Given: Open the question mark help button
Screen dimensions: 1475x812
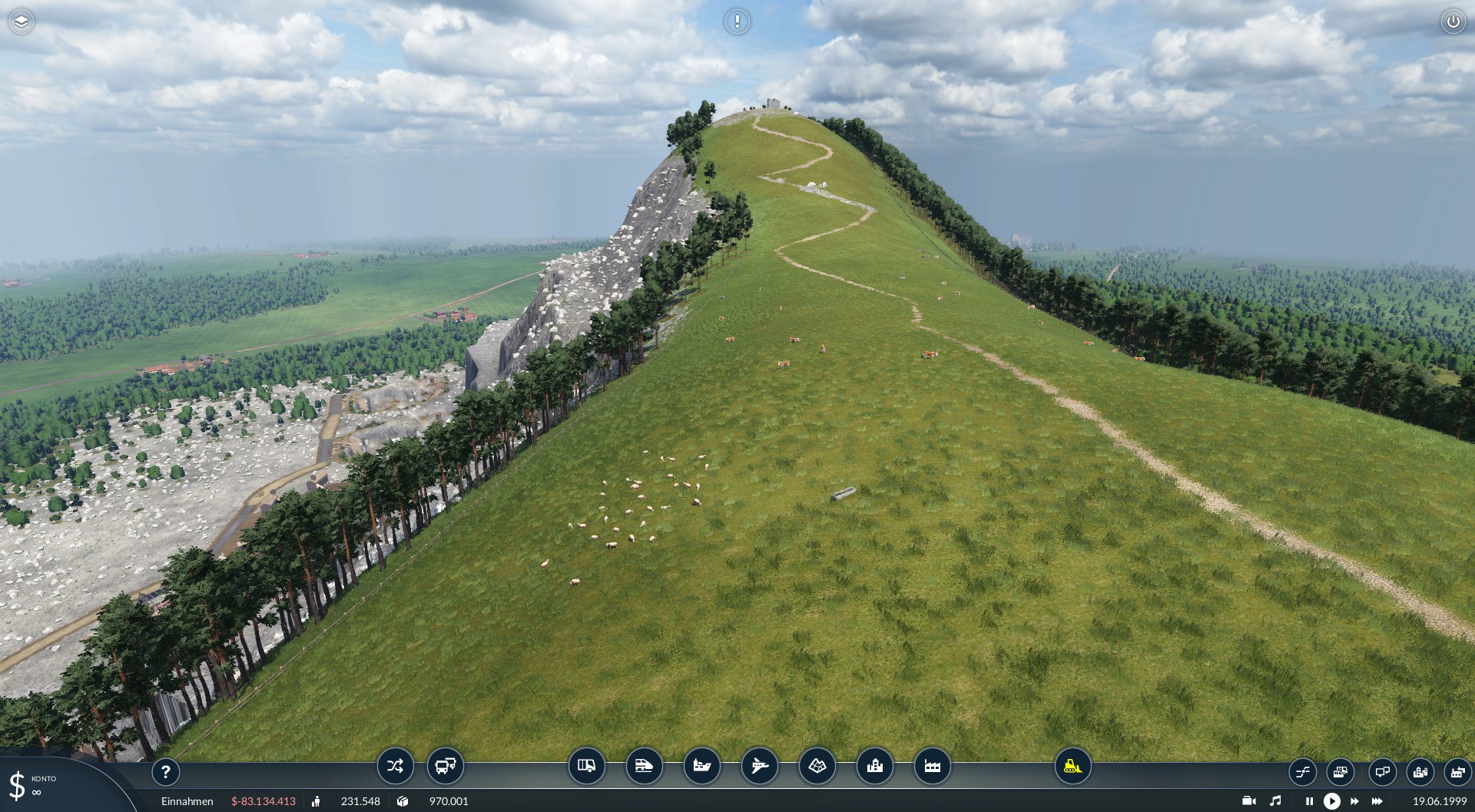Looking at the screenshot, I should click(x=166, y=772).
